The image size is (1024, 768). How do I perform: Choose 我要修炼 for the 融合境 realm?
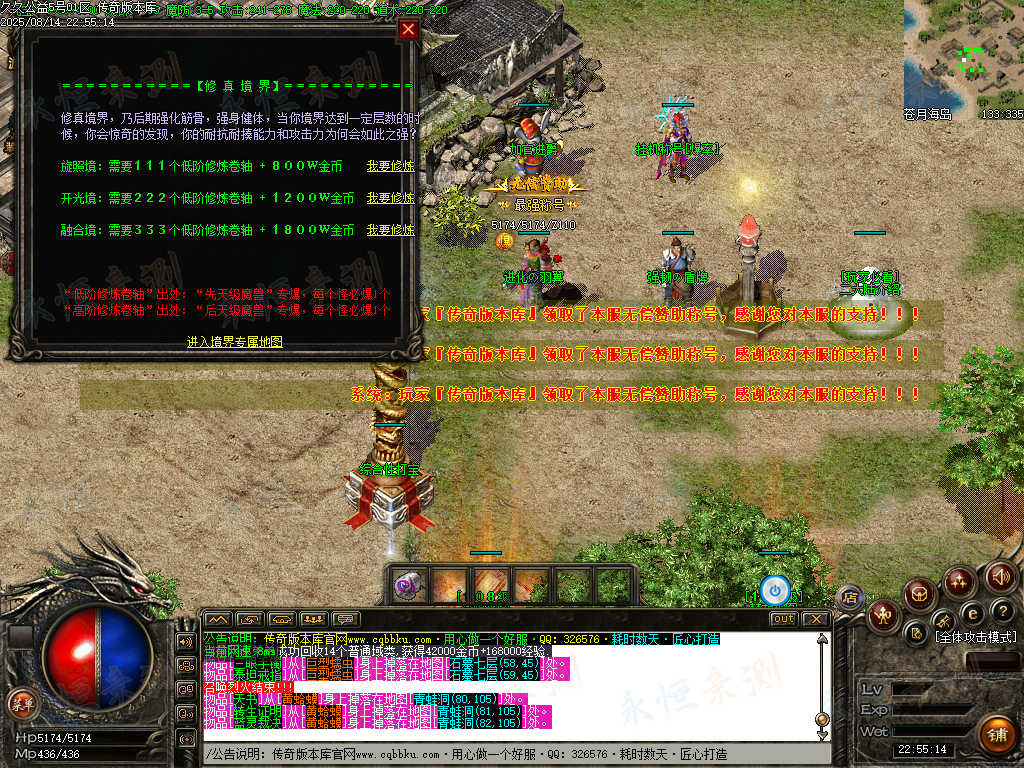(x=390, y=230)
